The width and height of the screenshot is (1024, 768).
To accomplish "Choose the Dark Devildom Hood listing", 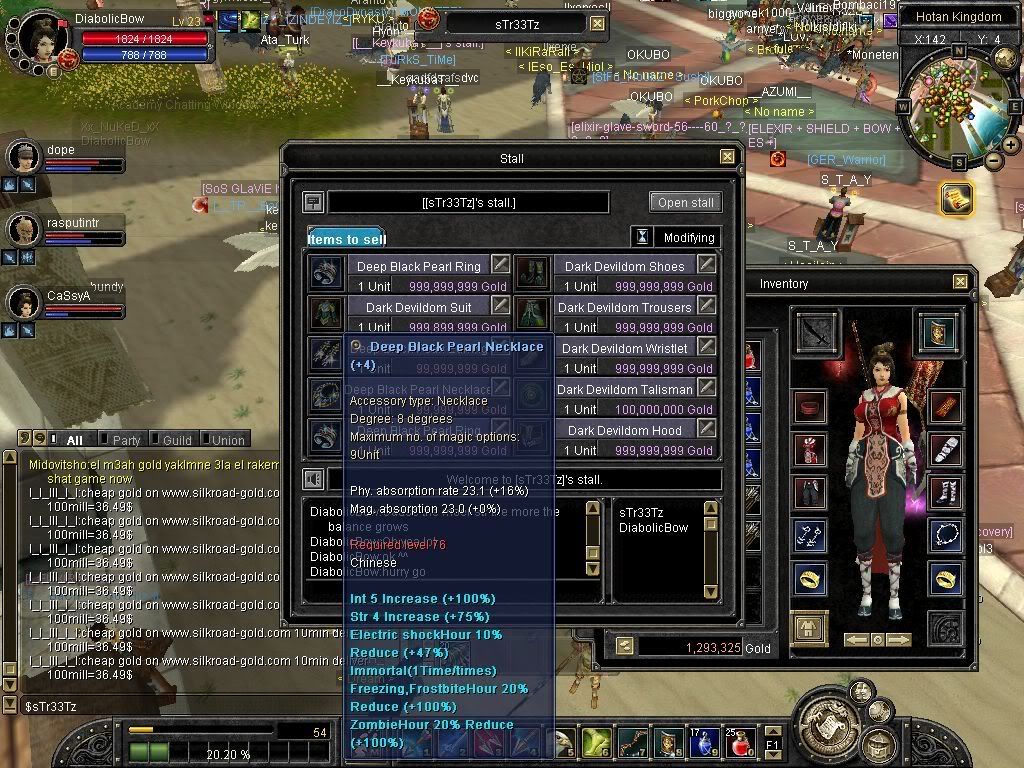I will click(624, 430).
